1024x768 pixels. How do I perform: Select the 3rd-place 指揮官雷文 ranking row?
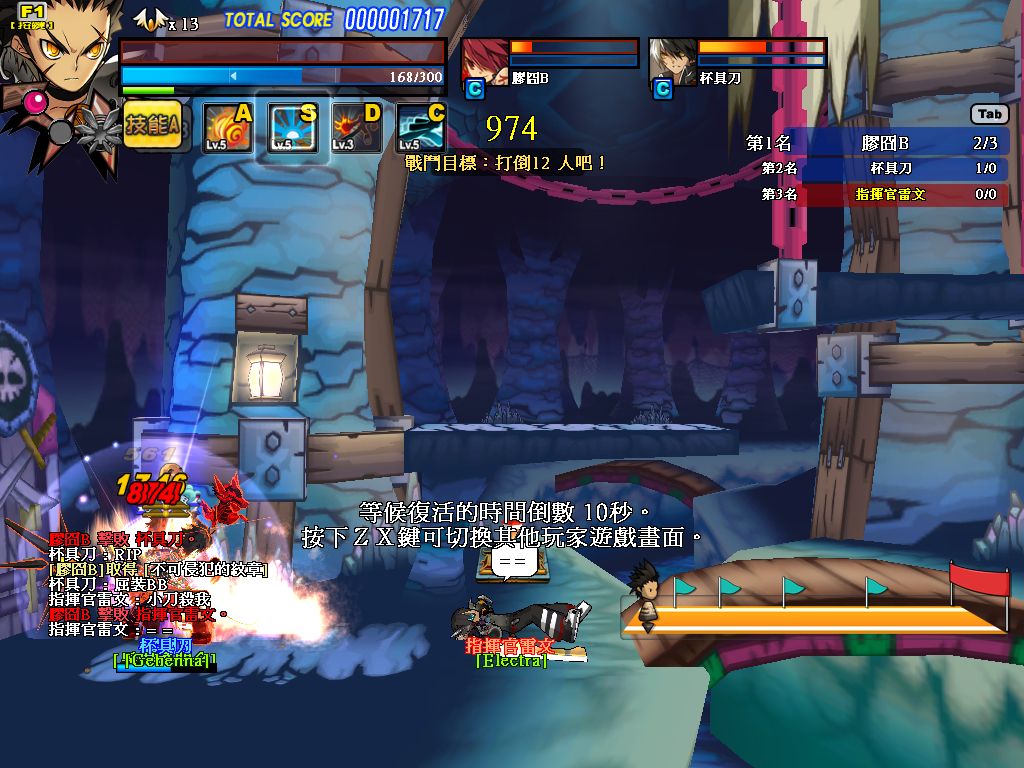[x=876, y=194]
